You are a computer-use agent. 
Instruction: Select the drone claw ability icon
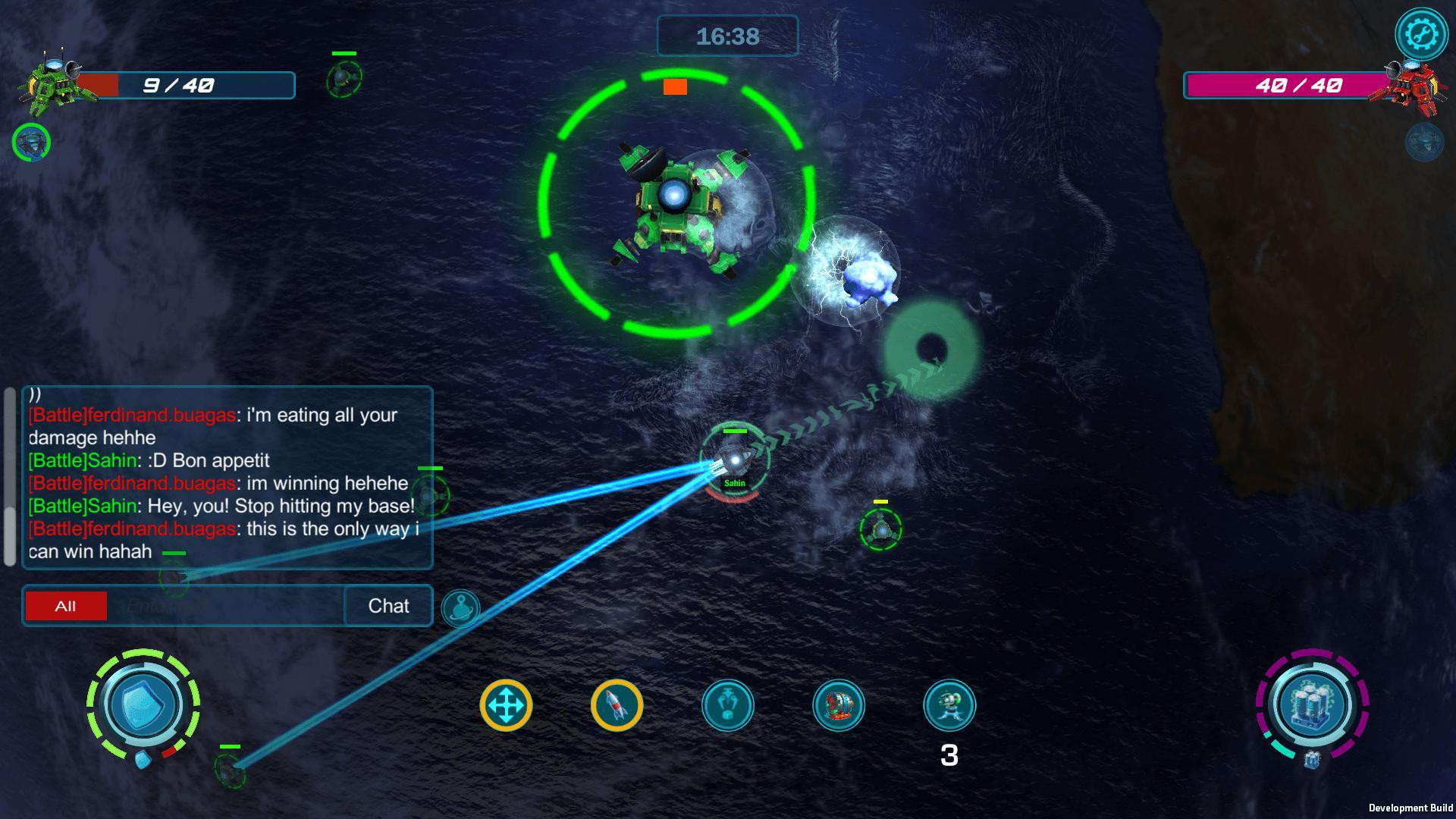729,705
